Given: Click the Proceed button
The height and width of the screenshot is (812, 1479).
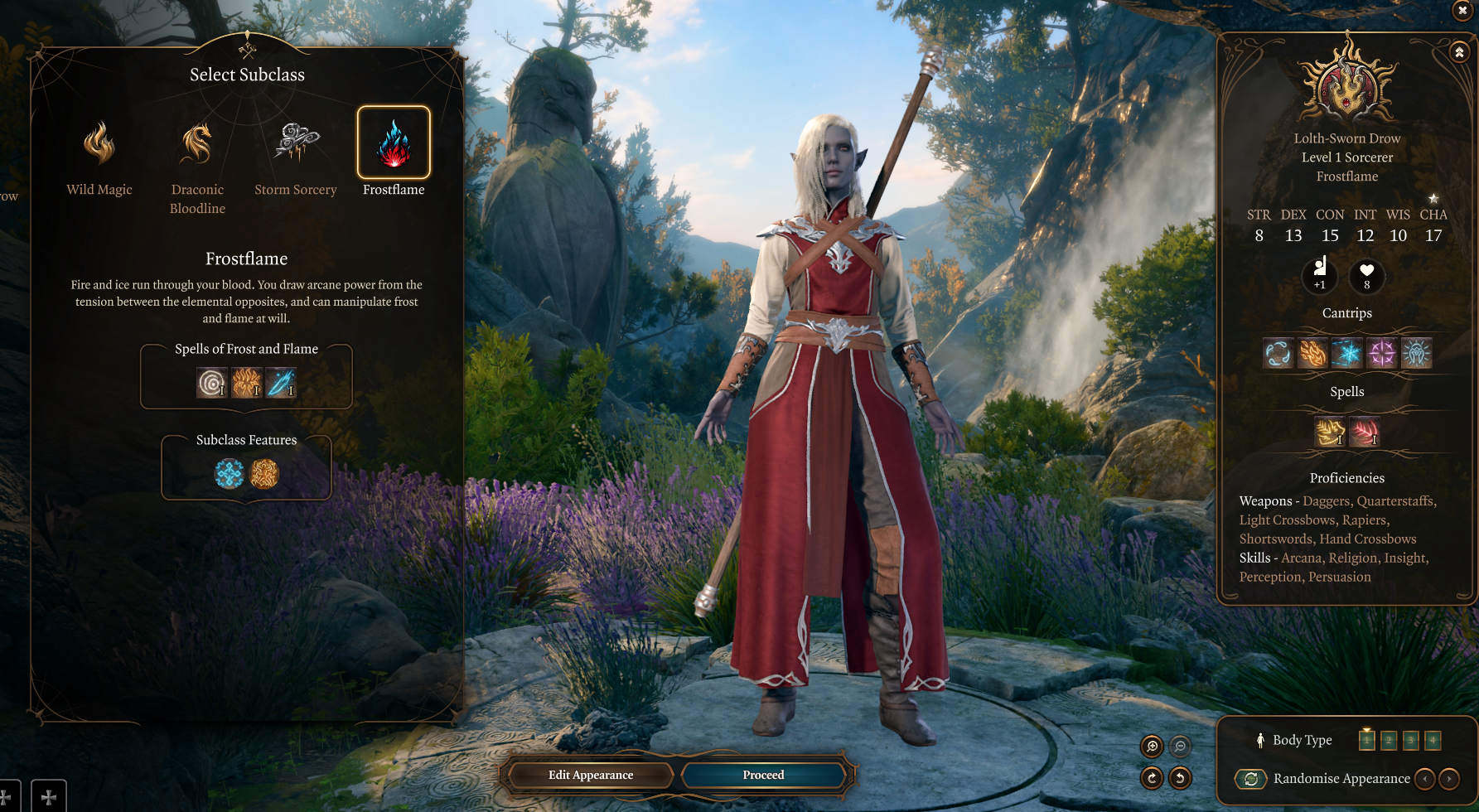Looking at the screenshot, I should pos(763,775).
